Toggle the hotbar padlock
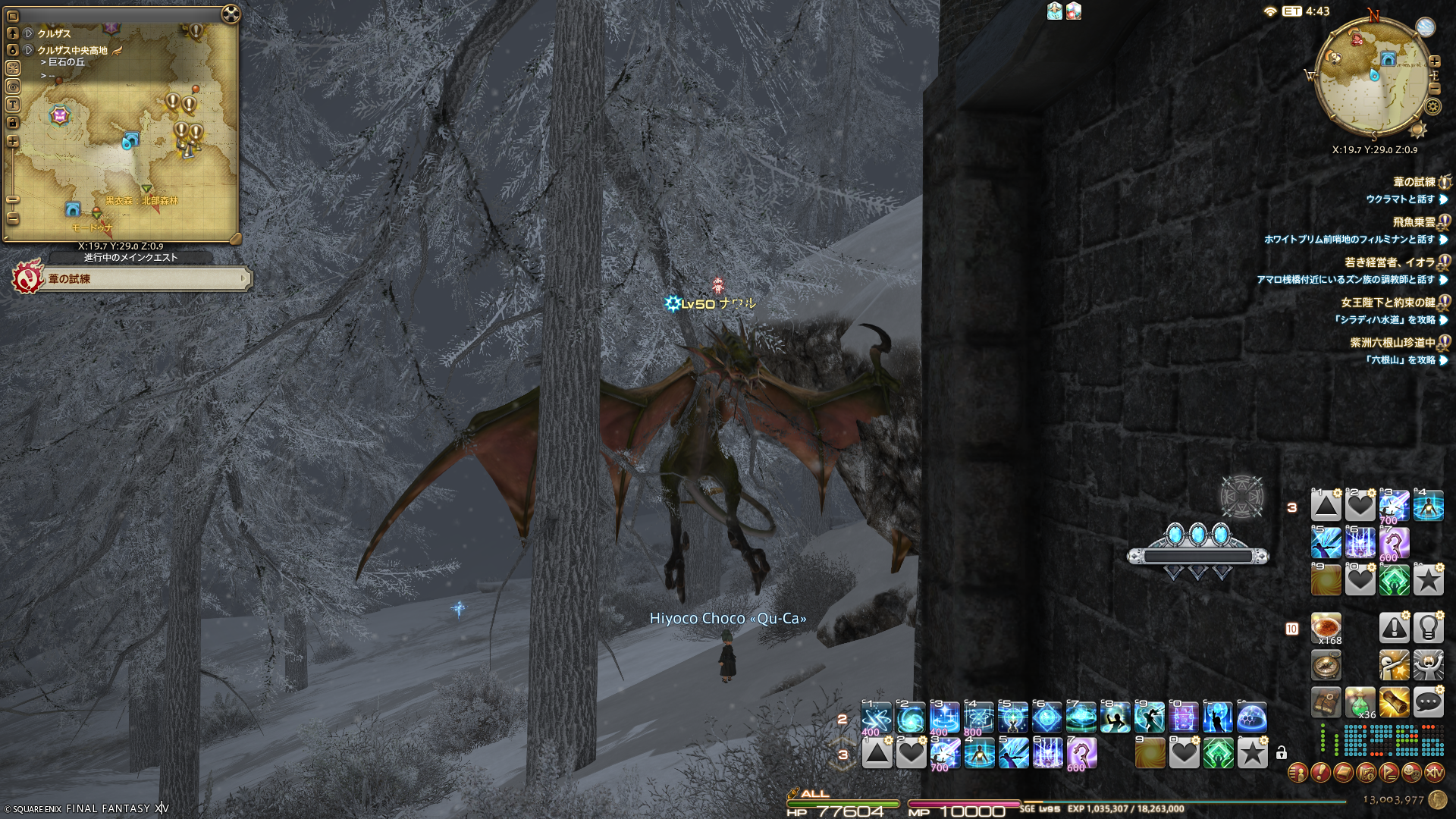This screenshot has width=1456, height=819. [1281, 753]
